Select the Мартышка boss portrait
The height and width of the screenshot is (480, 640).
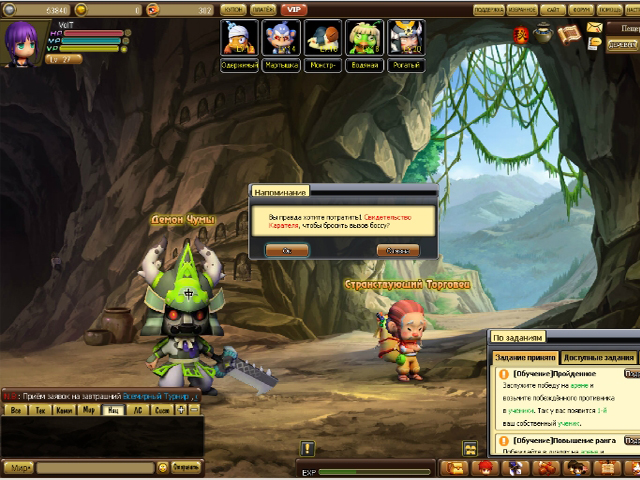280,40
